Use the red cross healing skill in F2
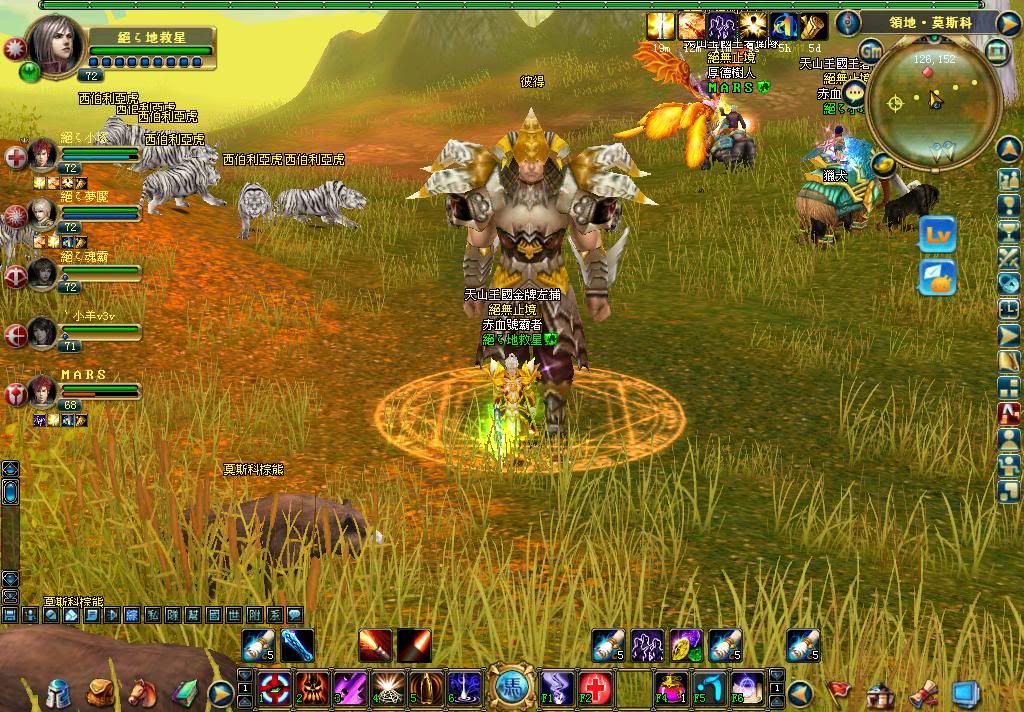 tap(594, 688)
